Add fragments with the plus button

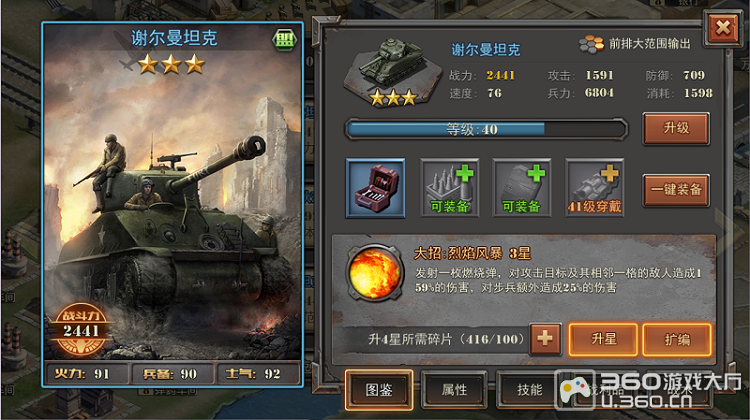click(545, 339)
